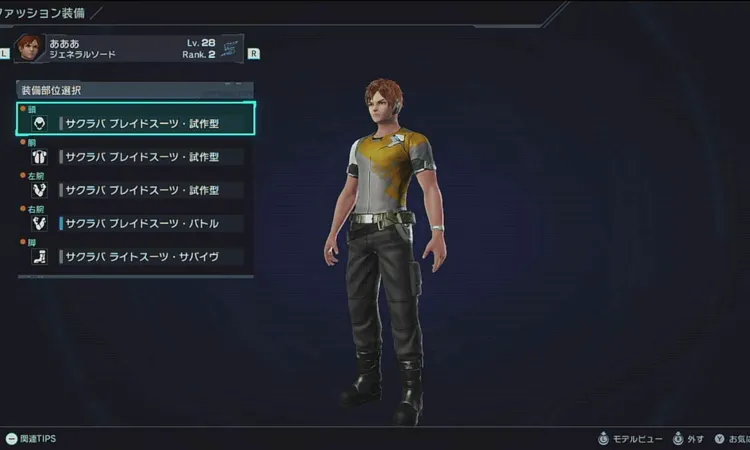Click the character portrait for あああ

(30, 49)
